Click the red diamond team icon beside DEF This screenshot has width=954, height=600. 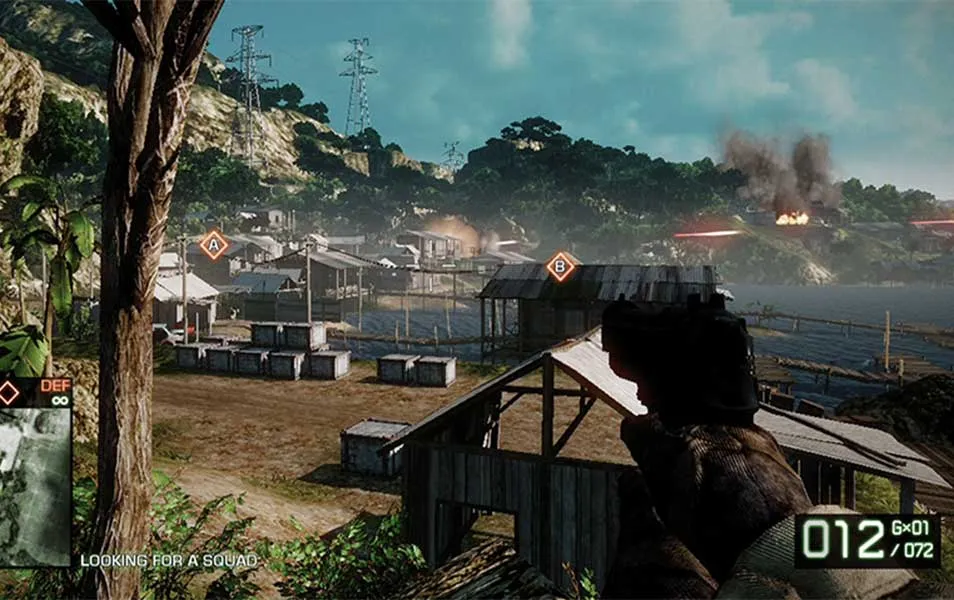tap(9, 392)
